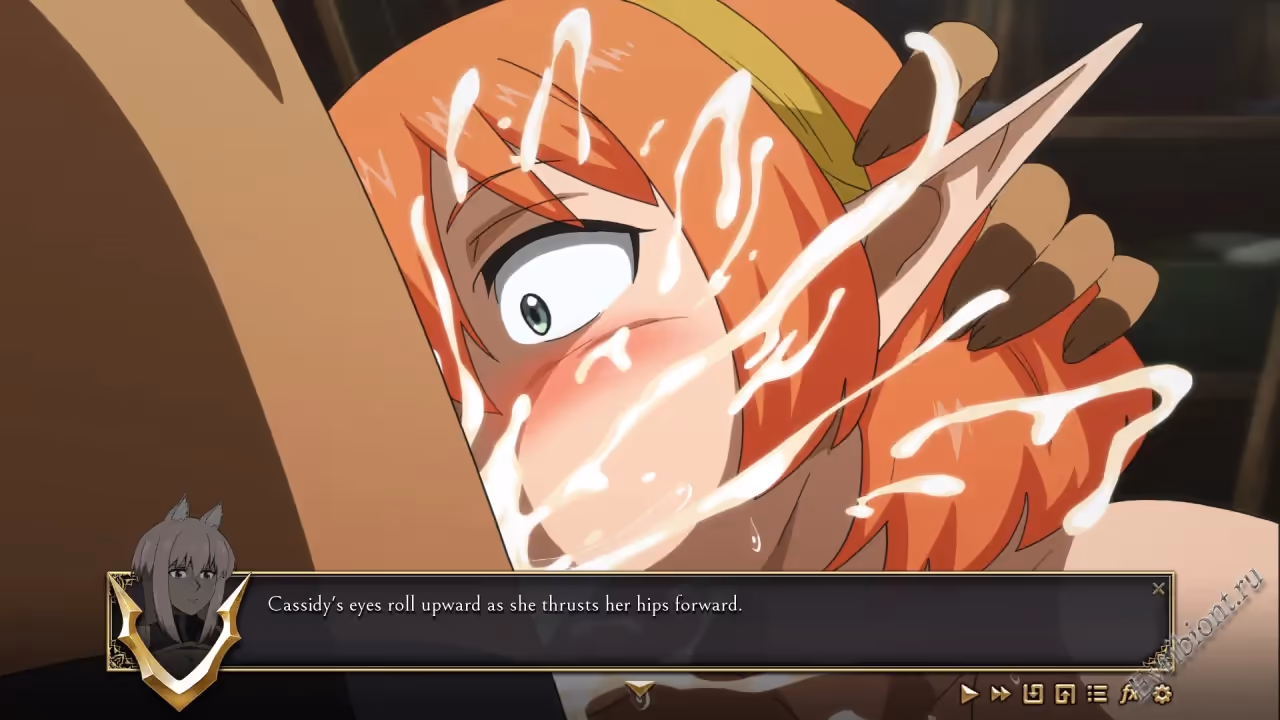Click the fx effects toggle icon
The image size is (1280, 720).
tap(1129, 693)
